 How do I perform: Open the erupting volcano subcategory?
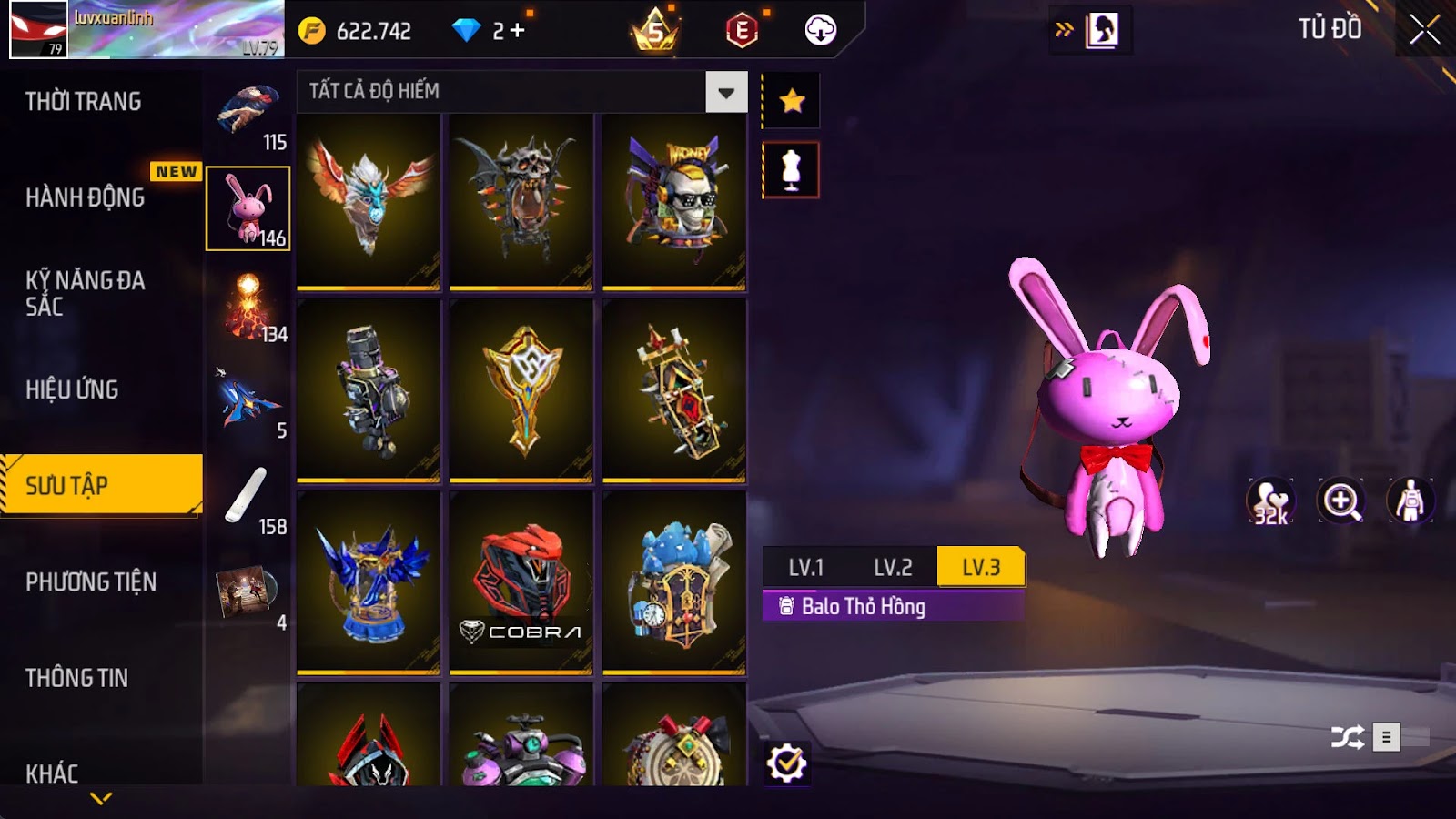pyautogui.click(x=248, y=308)
